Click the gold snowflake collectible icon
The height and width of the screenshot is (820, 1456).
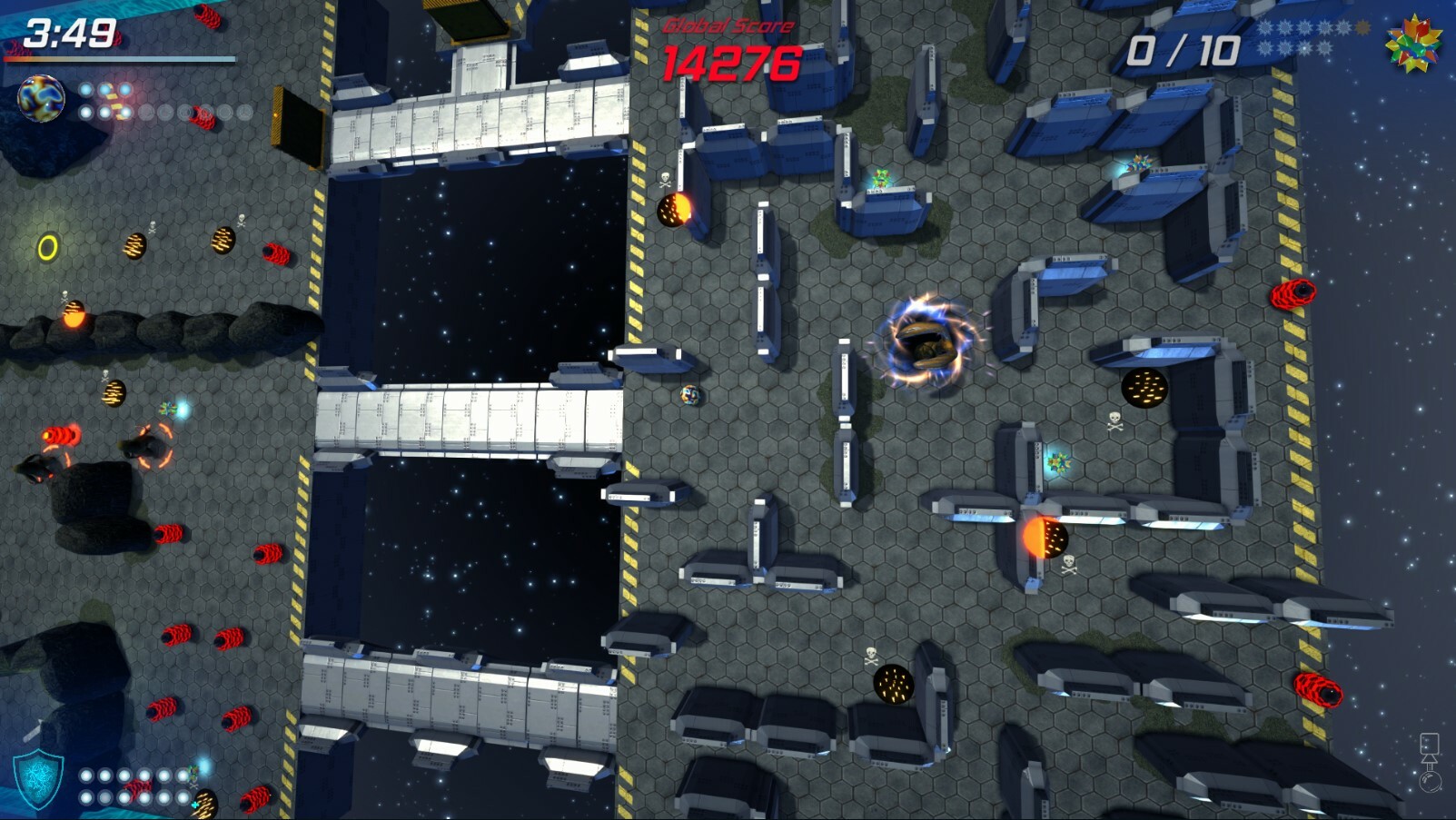(1363, 26)
